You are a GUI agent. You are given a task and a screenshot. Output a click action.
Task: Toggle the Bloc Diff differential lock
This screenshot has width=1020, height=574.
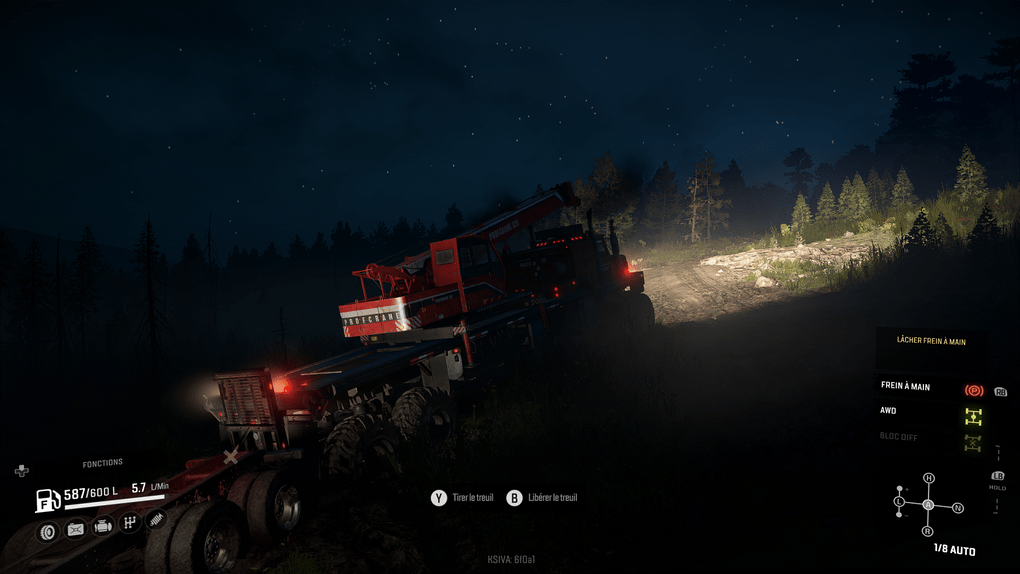(973, 442)
